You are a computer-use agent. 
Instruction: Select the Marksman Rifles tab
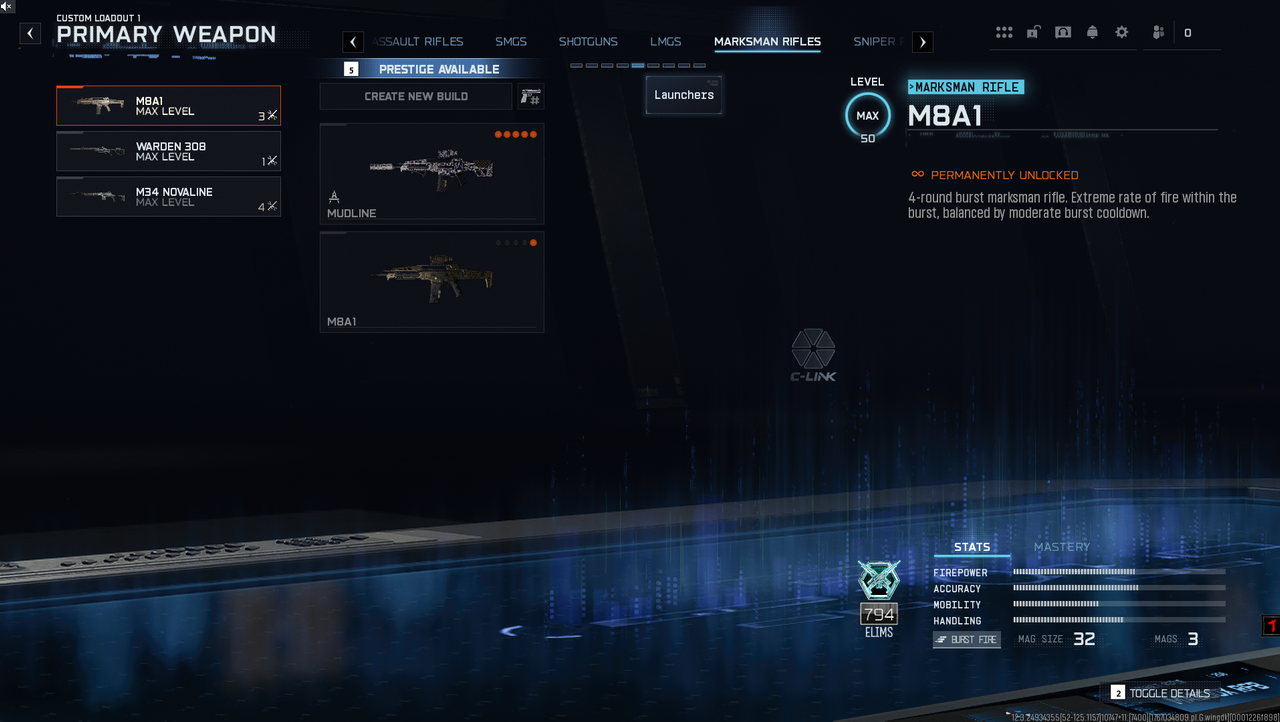click(767, 42)
